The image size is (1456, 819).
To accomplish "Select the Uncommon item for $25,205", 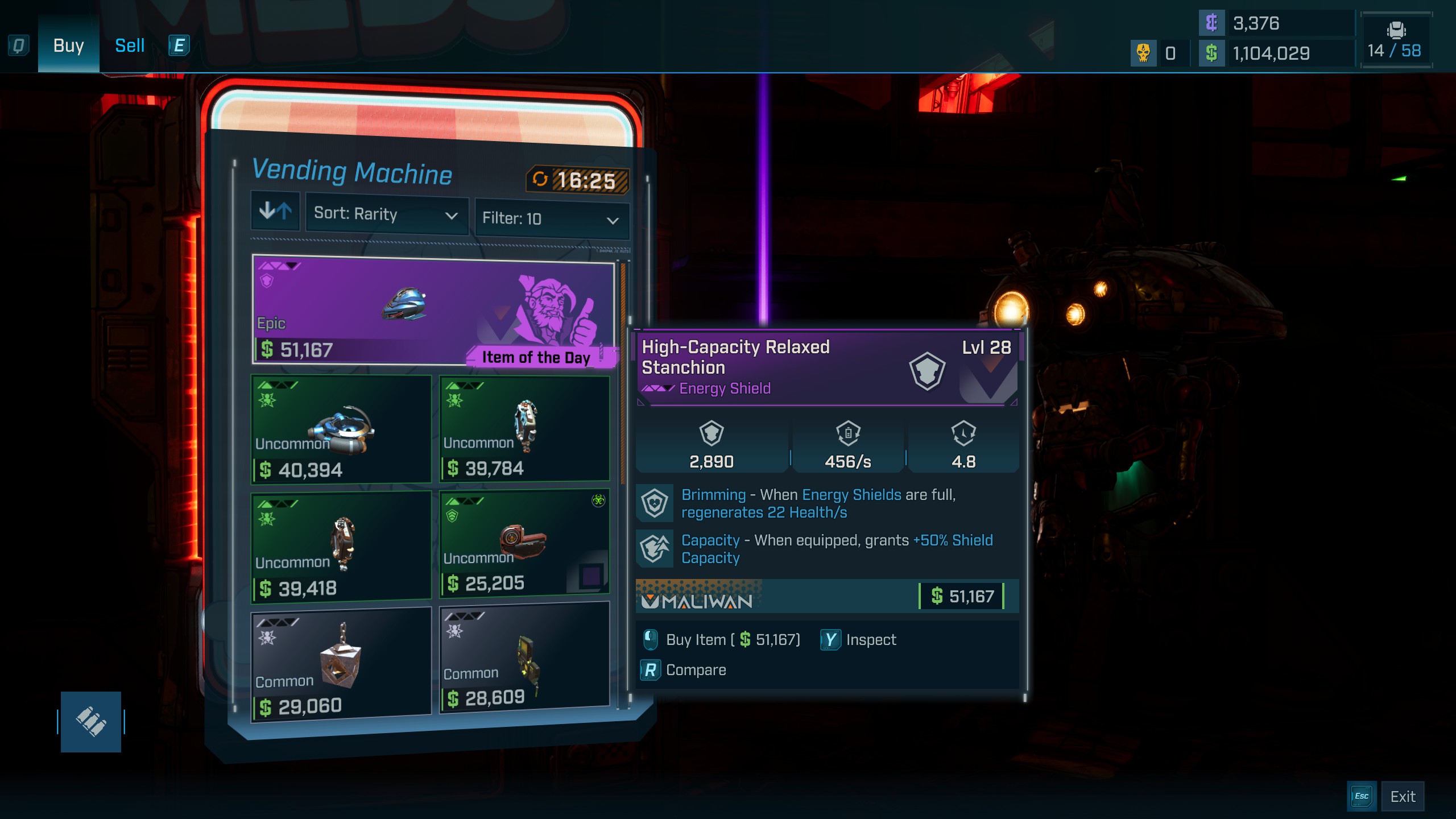I will (524, 543).
